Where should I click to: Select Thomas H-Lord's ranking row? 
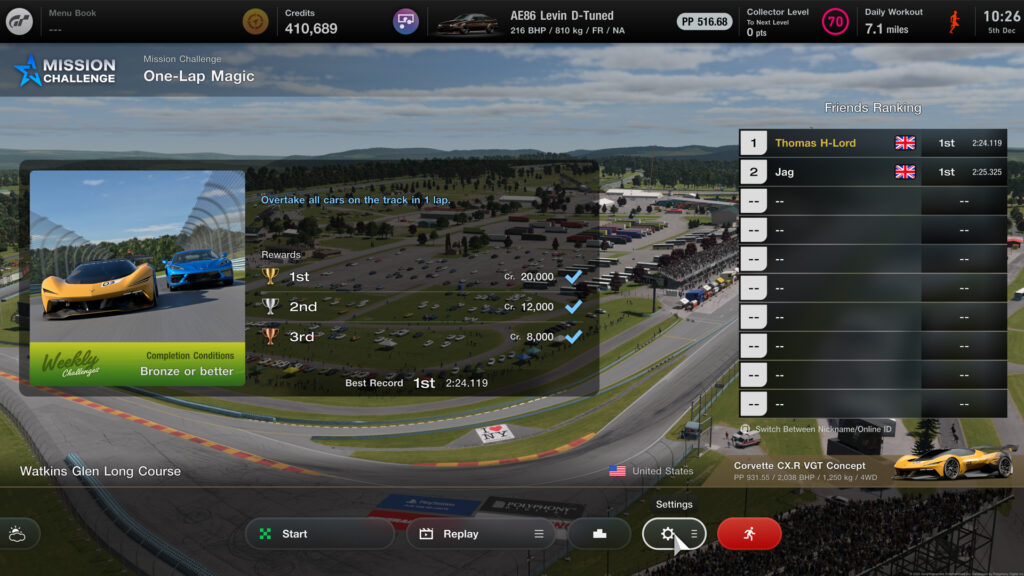[x=872, y=143]
